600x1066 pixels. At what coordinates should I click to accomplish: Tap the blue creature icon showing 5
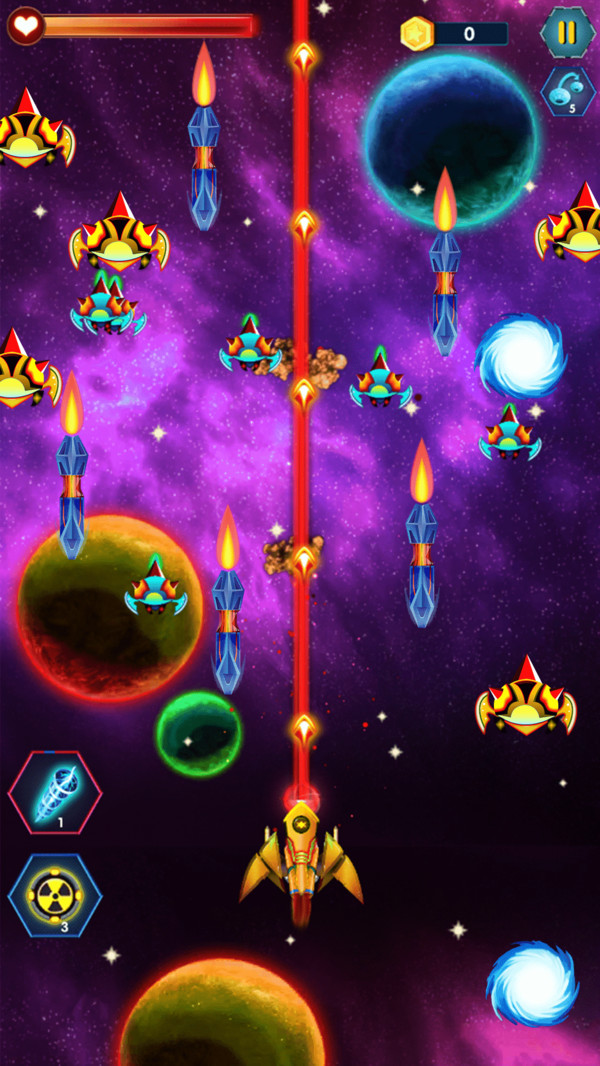568,91
